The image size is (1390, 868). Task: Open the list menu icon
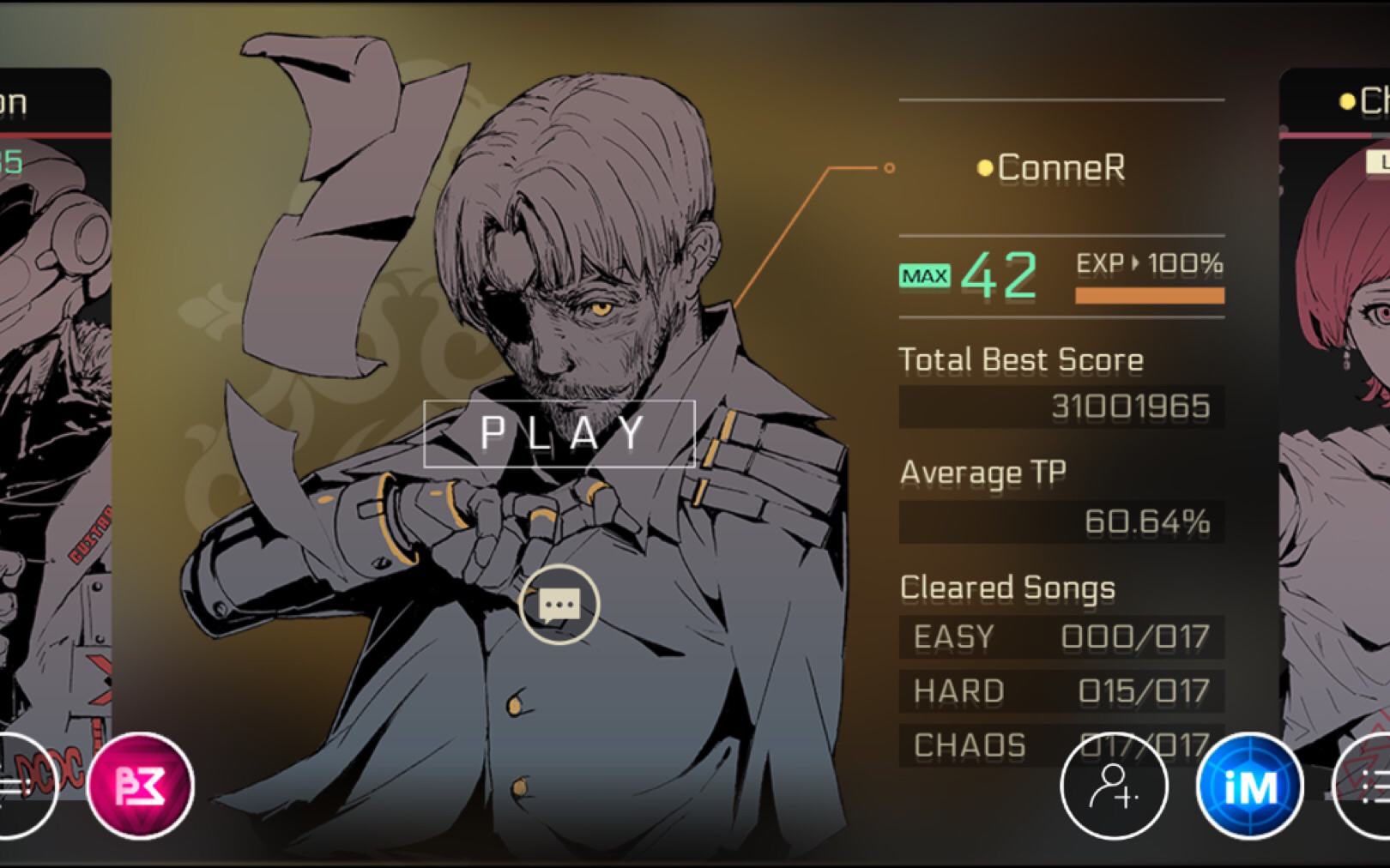pos(1369,786)
